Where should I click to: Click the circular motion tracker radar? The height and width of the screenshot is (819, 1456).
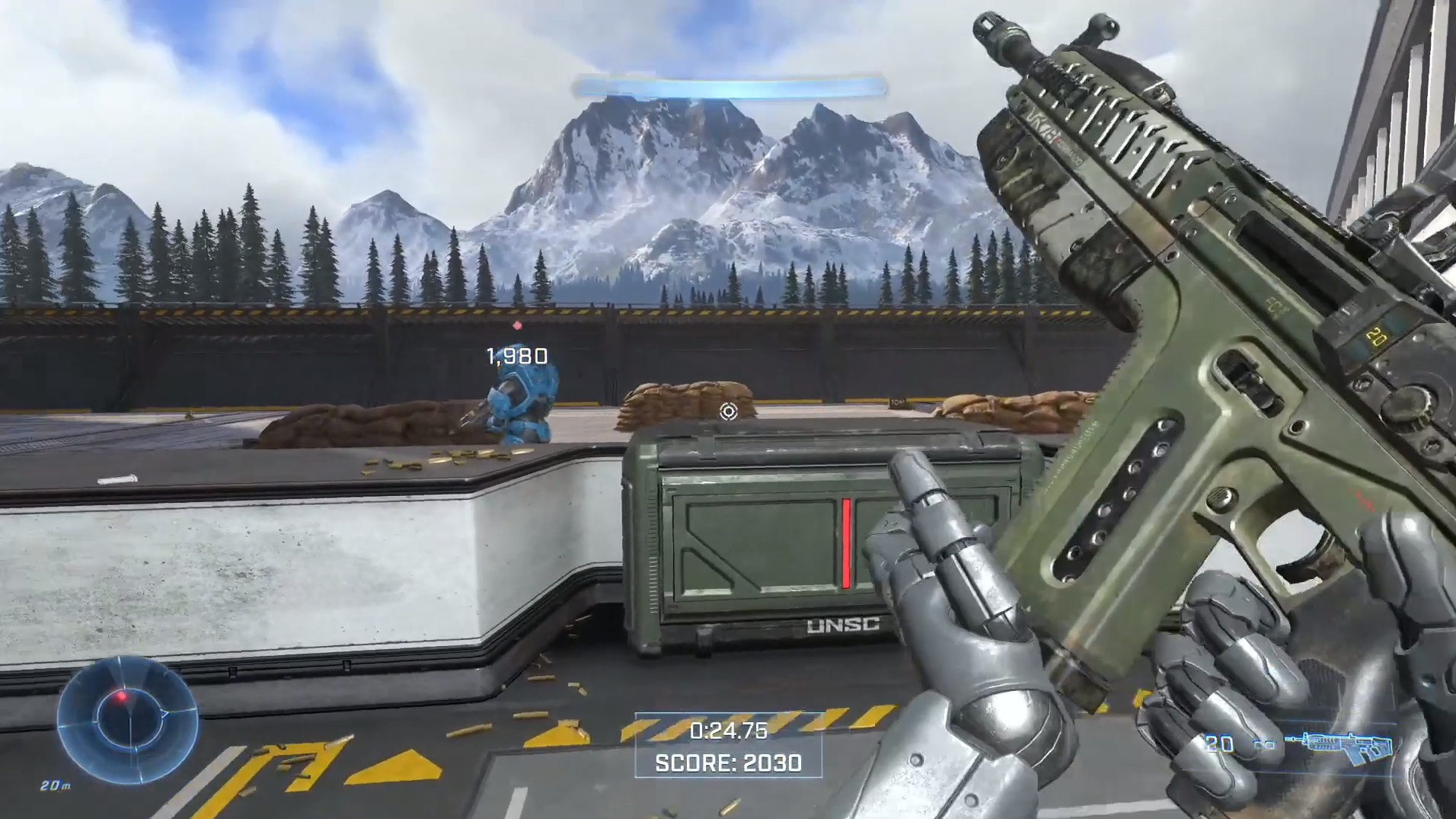coord(127,720)
